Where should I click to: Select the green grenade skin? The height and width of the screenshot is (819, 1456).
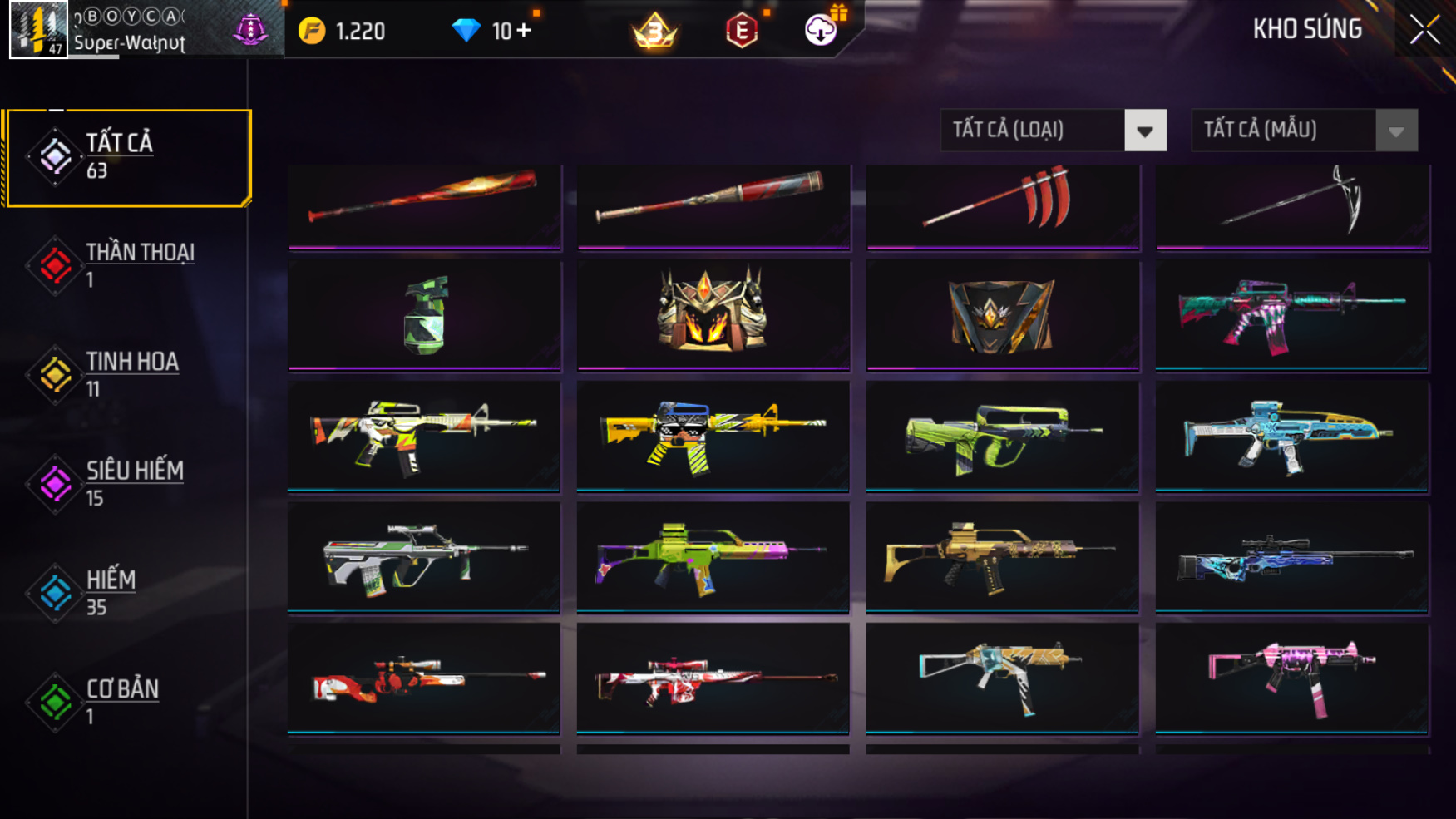[425, 315]
